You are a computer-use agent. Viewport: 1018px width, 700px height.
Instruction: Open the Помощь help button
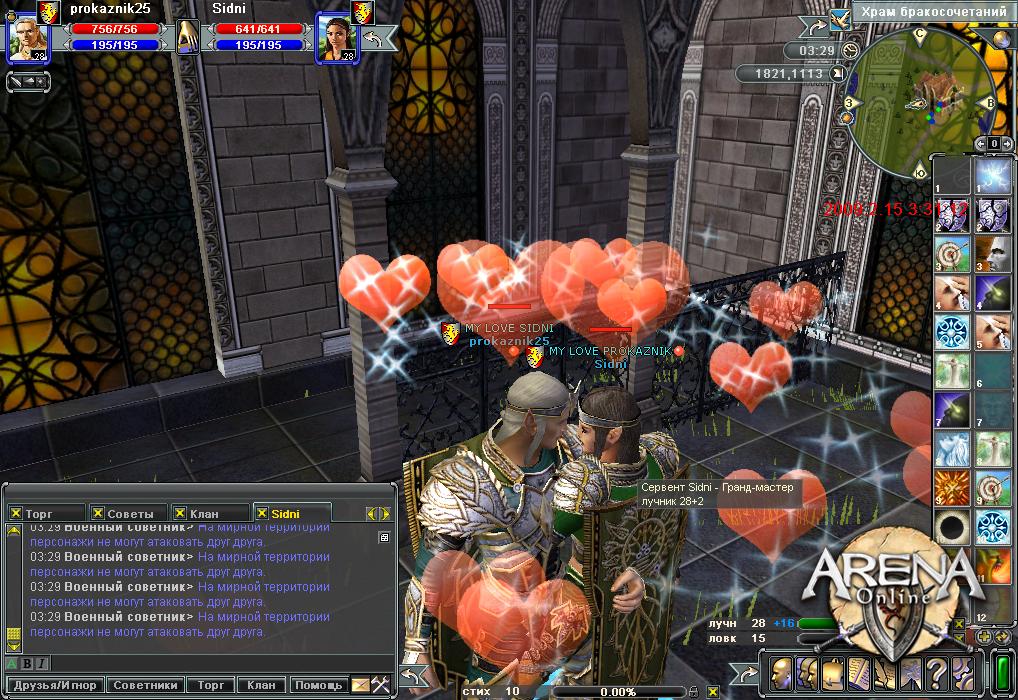click(317, 686)
